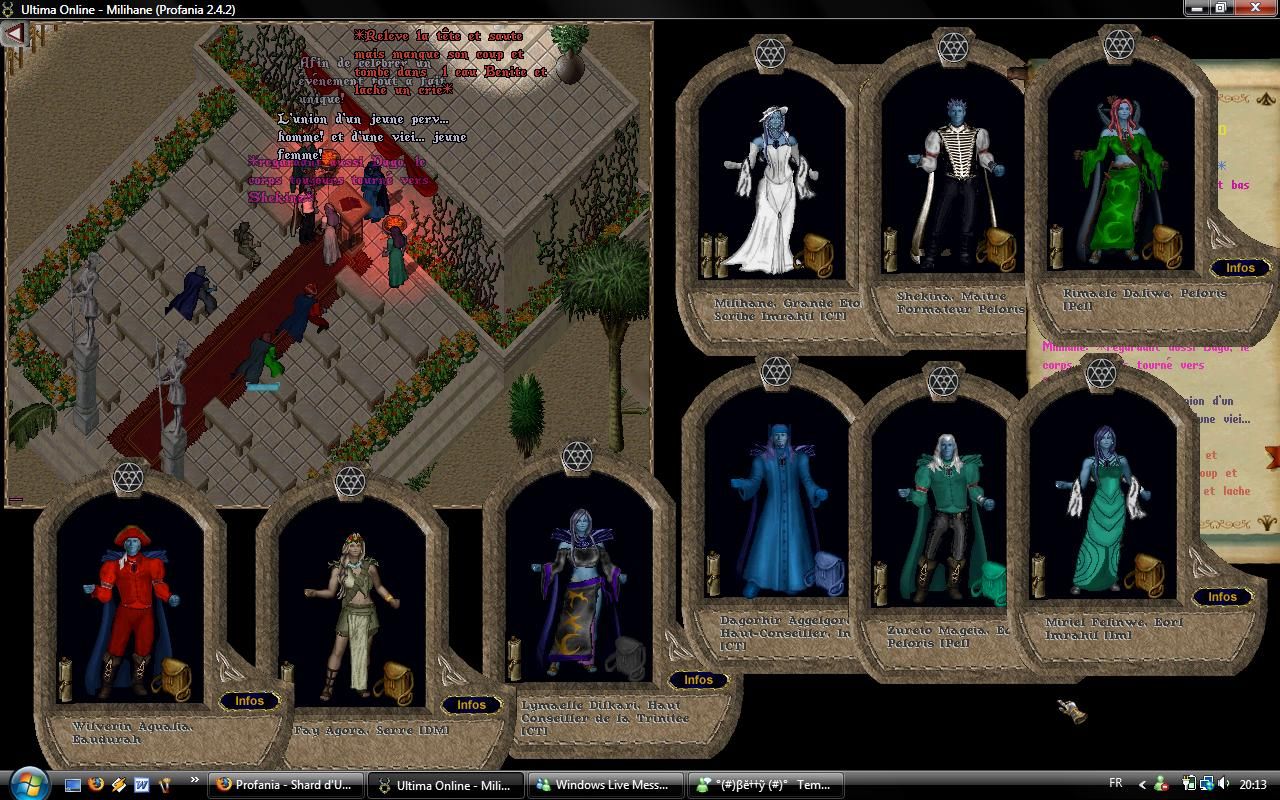Click the virtue symbol atop Milihane's paperdoll
The height and width of the screenshot is (800, 1280).
pyautogui.click(x=770, y=54)
